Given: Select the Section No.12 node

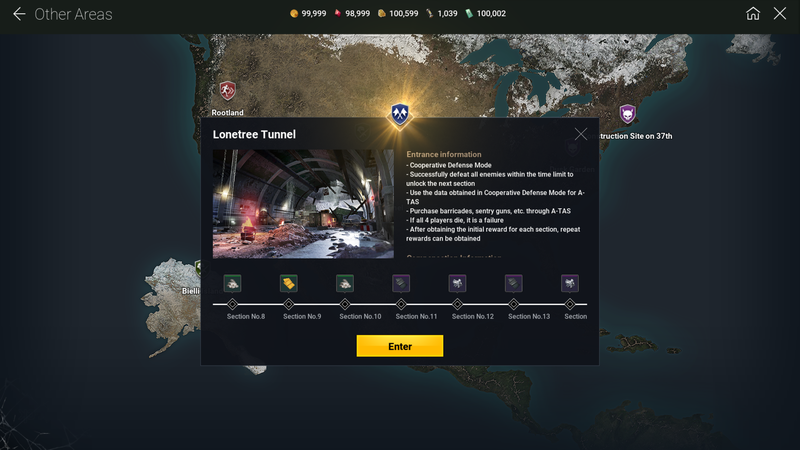Looking at the screenshot, I should 457,304.
